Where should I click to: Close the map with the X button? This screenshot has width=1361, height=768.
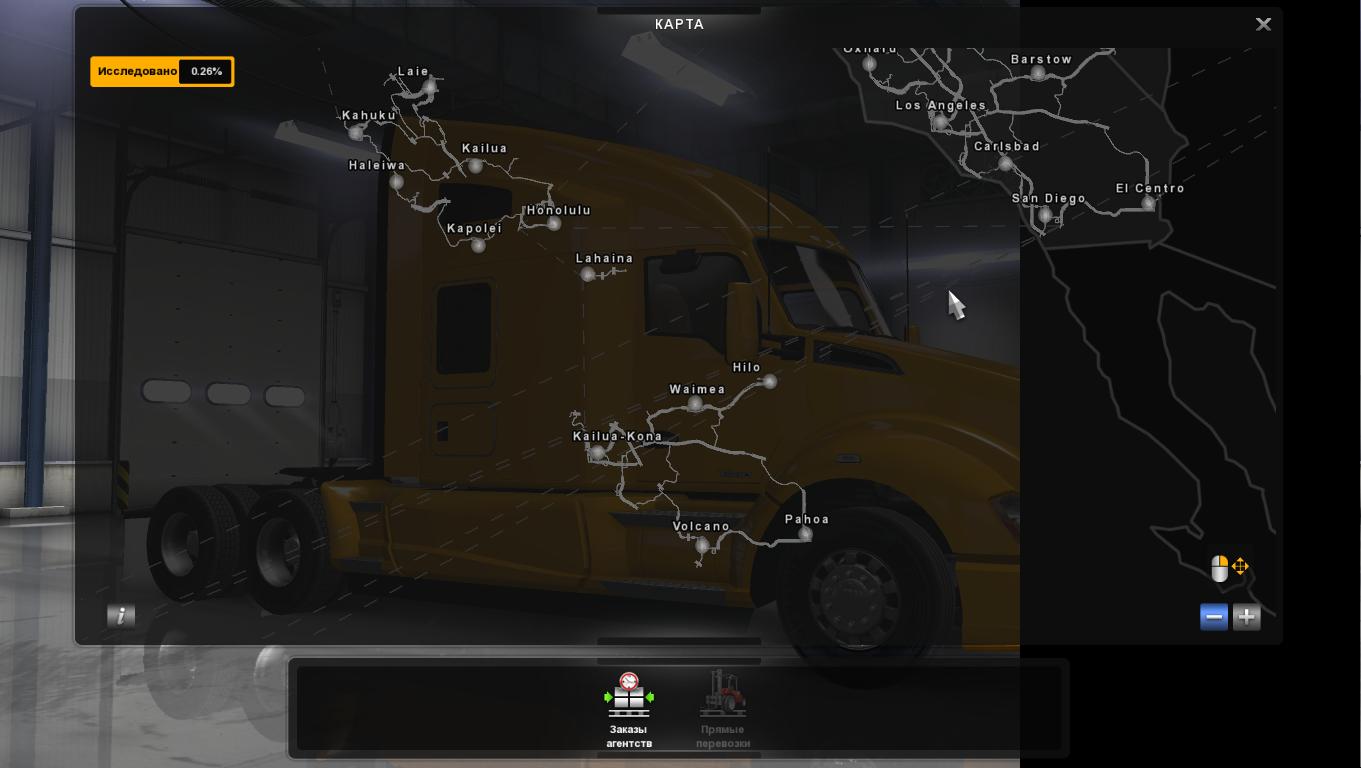tap(1263, 24)
